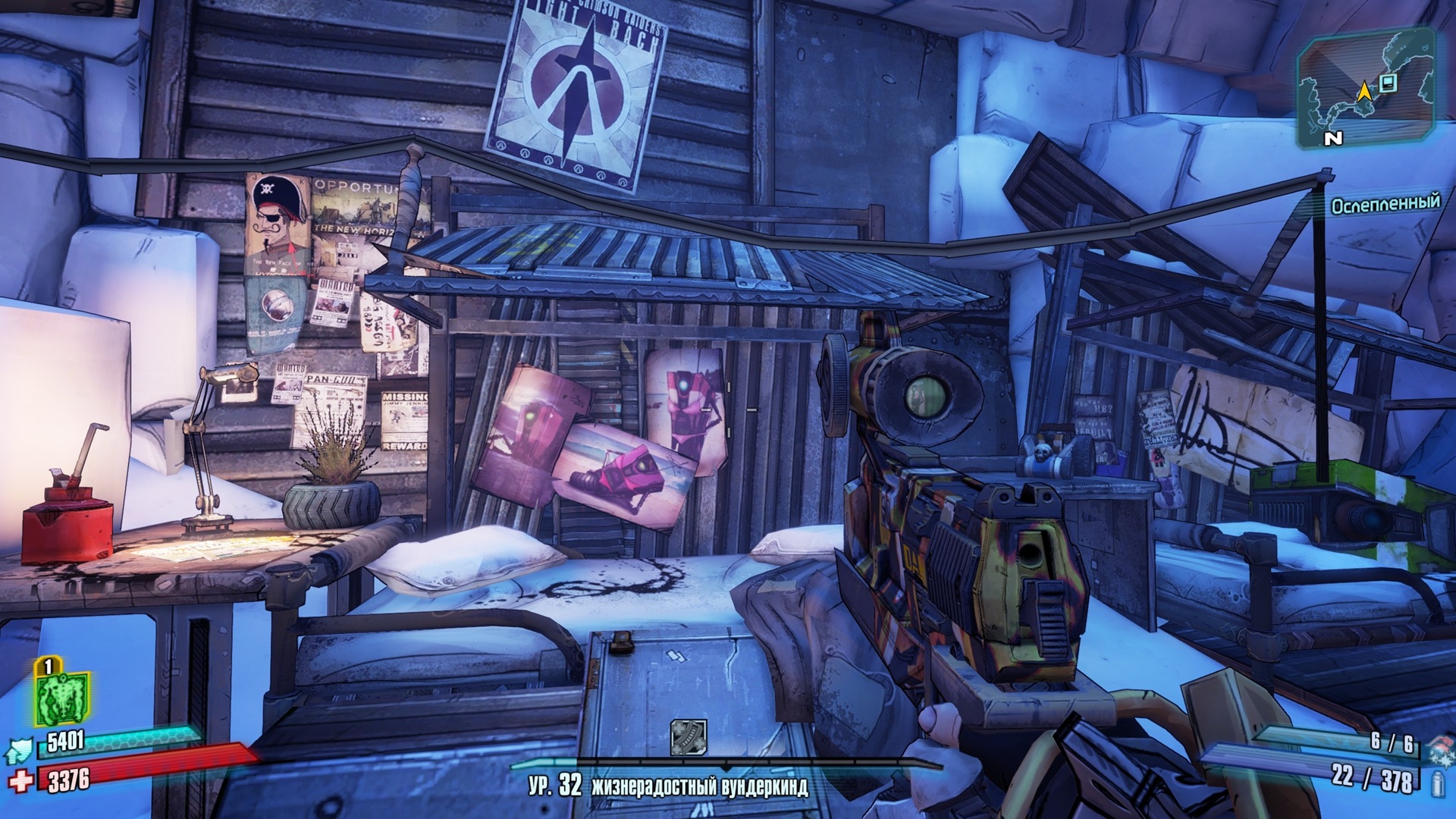The image size is (1456, 819).
Task: Click the yellow player arrow on minimap
Action: pyautogui.click(x=1364, y=92)
